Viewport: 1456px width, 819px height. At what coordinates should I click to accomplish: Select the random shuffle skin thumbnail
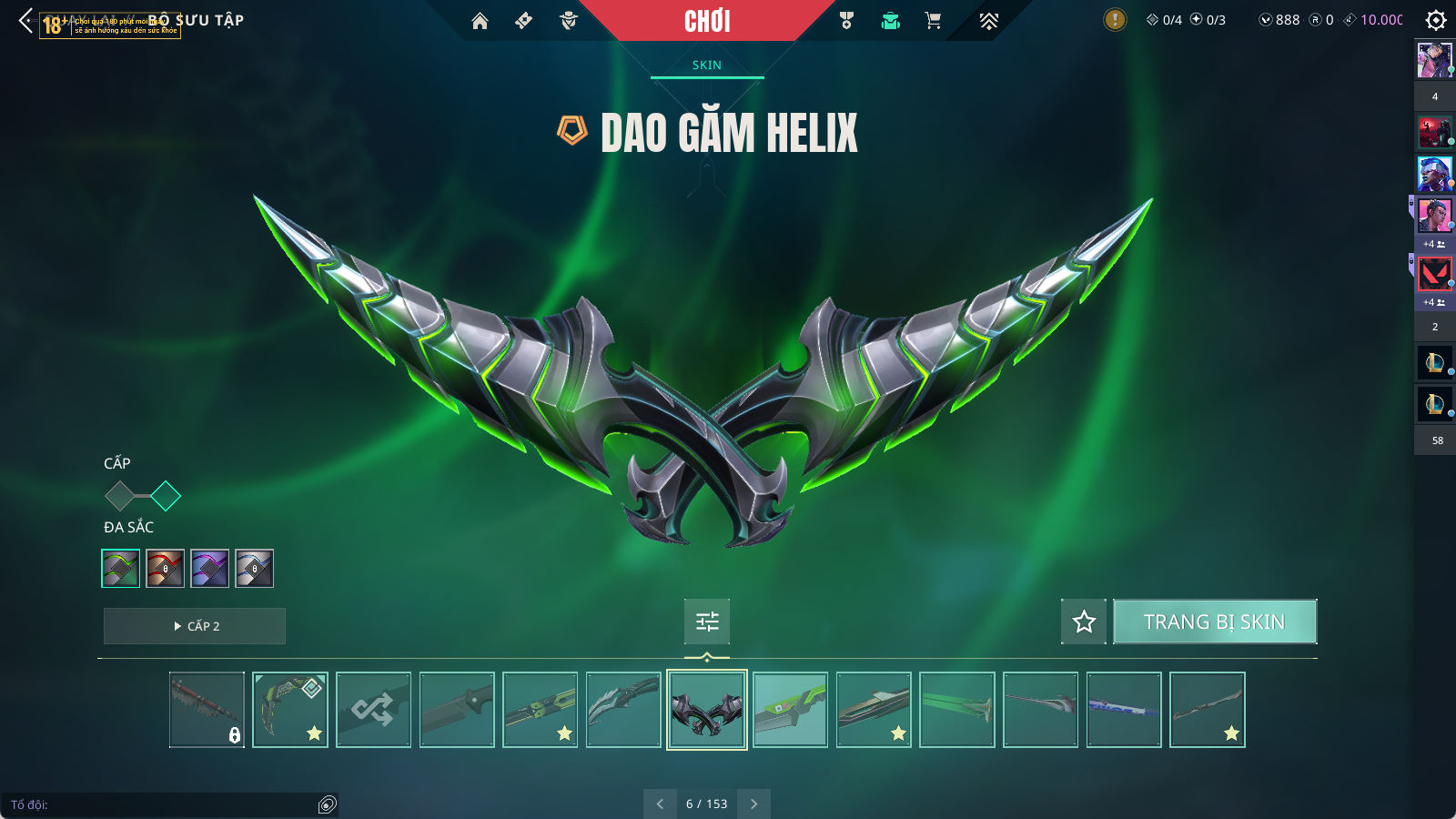pos(373,710)
